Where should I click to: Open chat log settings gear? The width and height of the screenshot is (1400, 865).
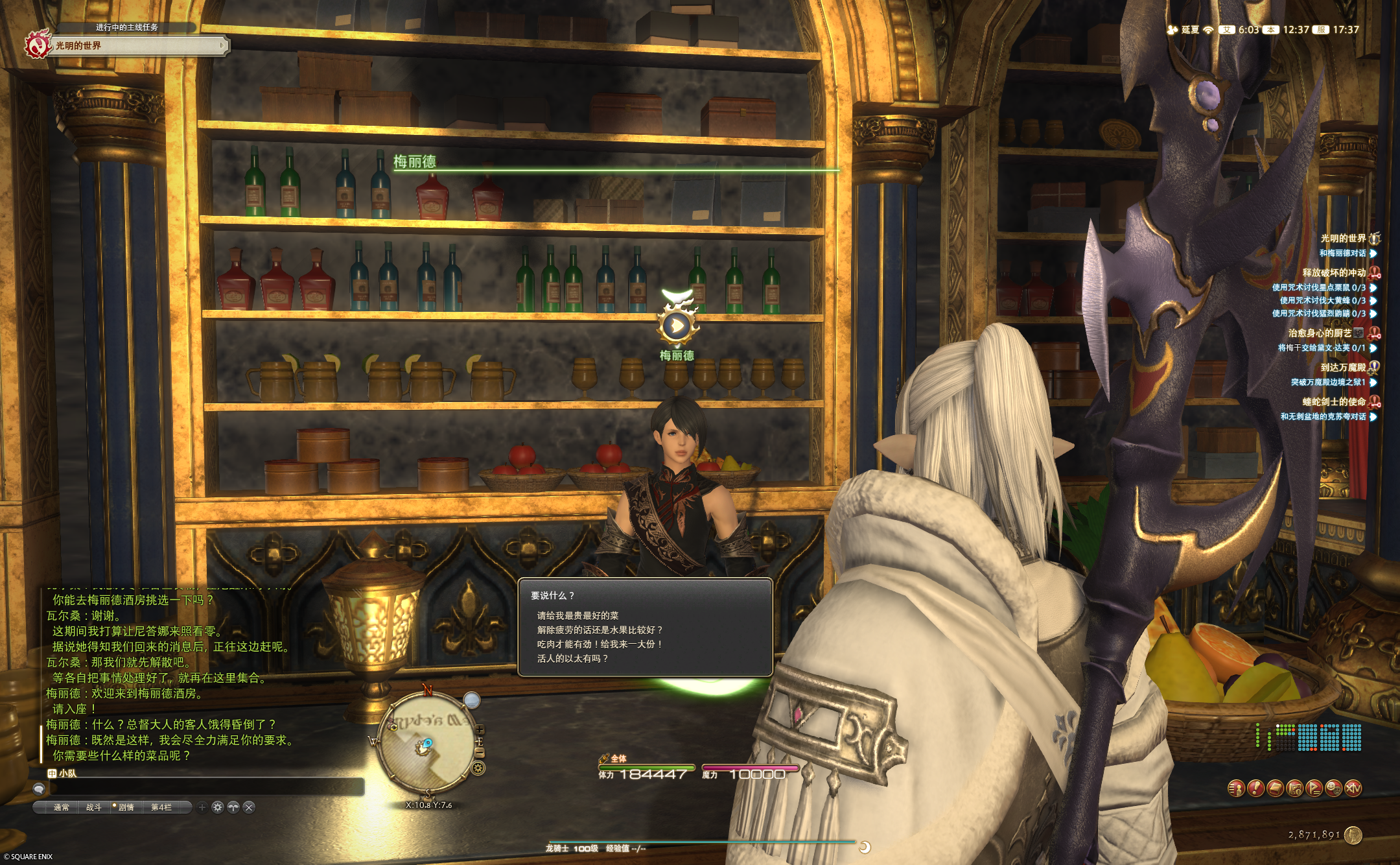click(218, 807)
